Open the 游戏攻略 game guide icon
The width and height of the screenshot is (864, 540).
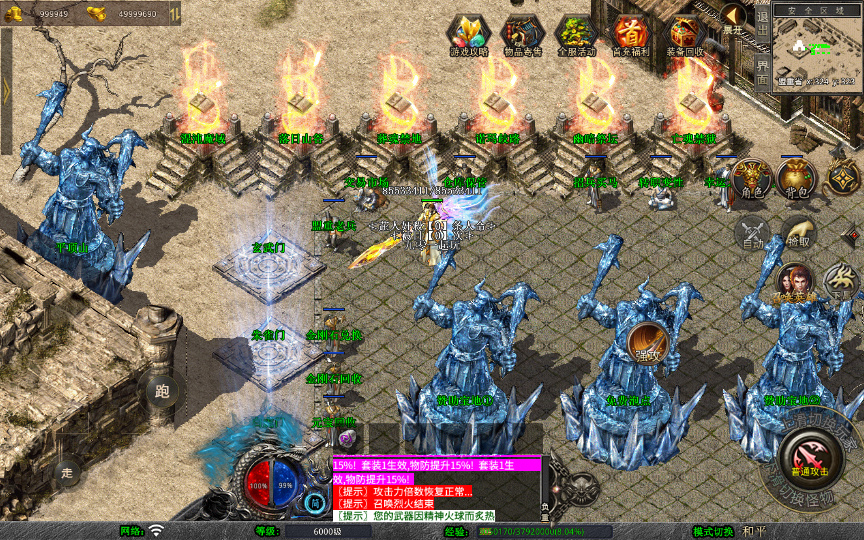tap(468, 34)
